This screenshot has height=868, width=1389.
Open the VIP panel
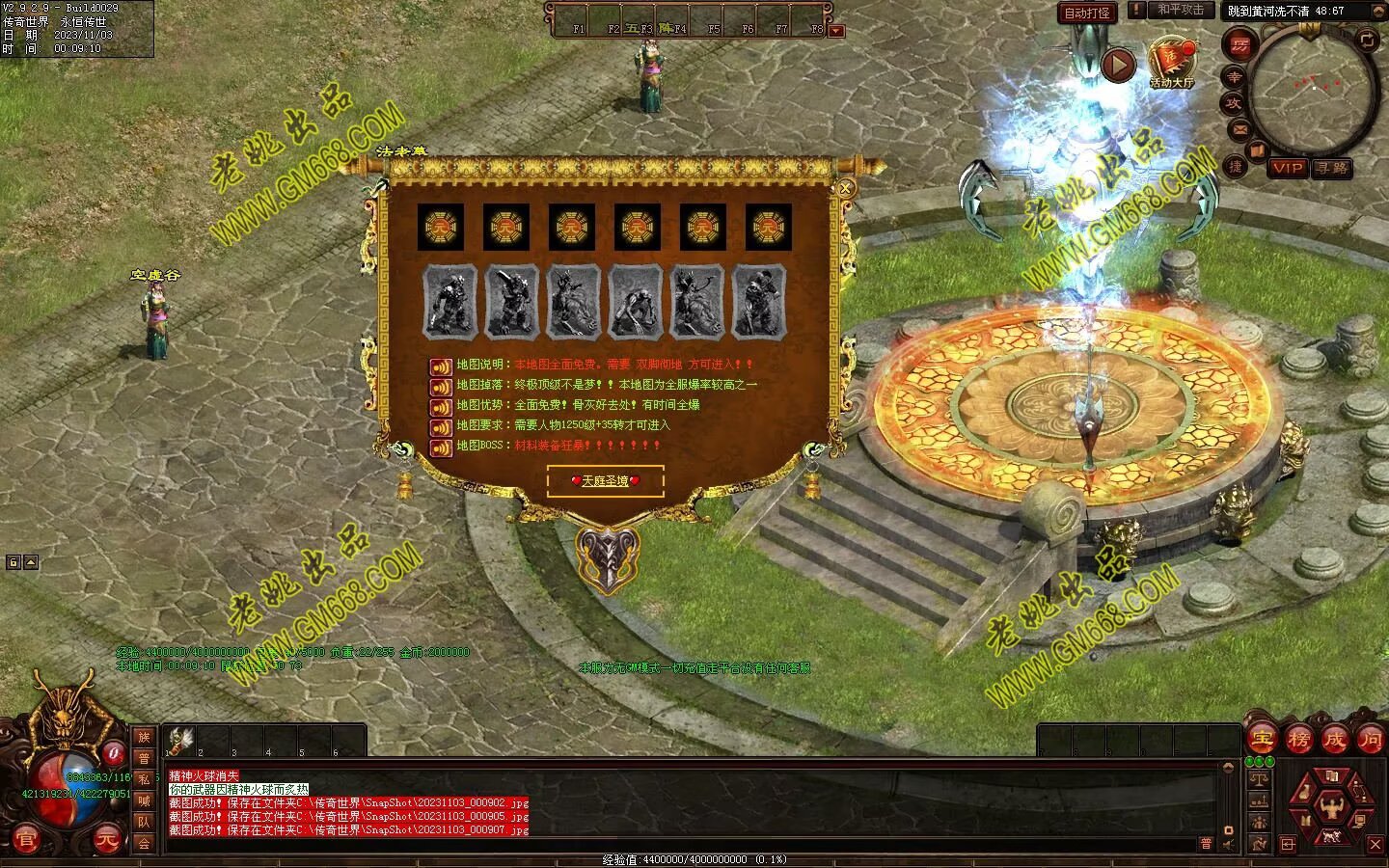(x=1287, y=168)
